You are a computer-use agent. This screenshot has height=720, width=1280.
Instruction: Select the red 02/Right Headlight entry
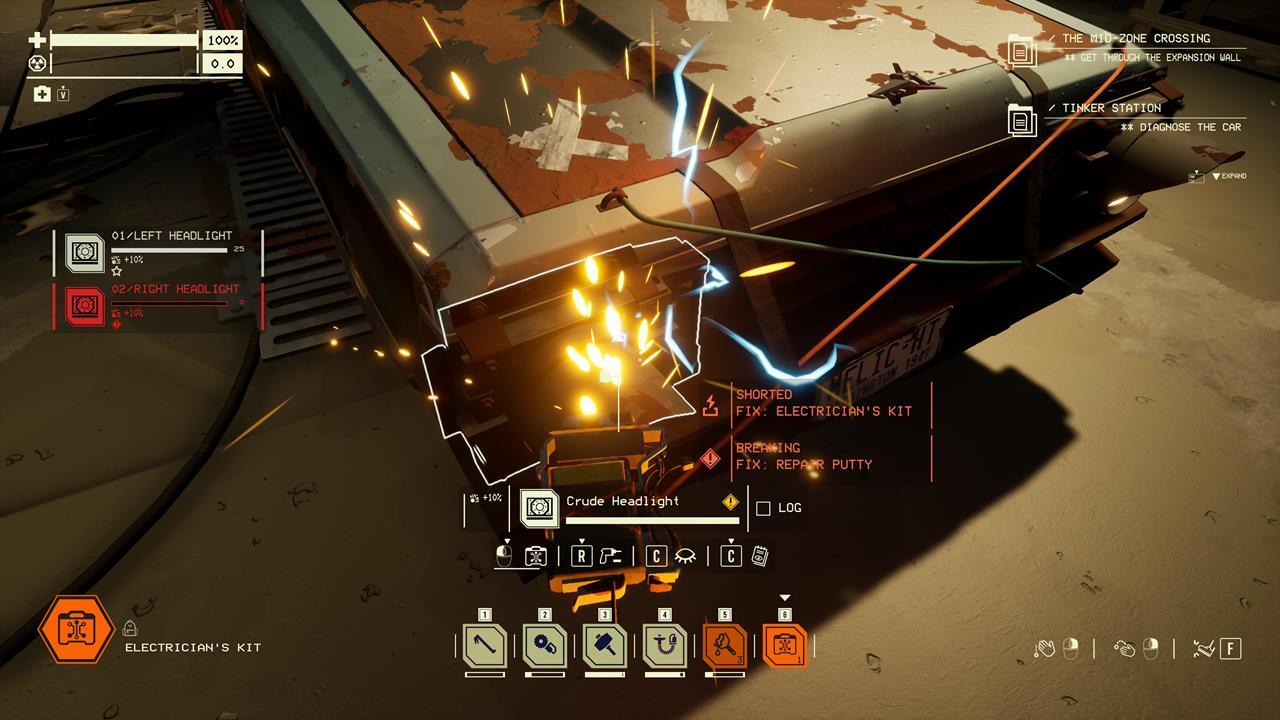[x=160, y=305]
